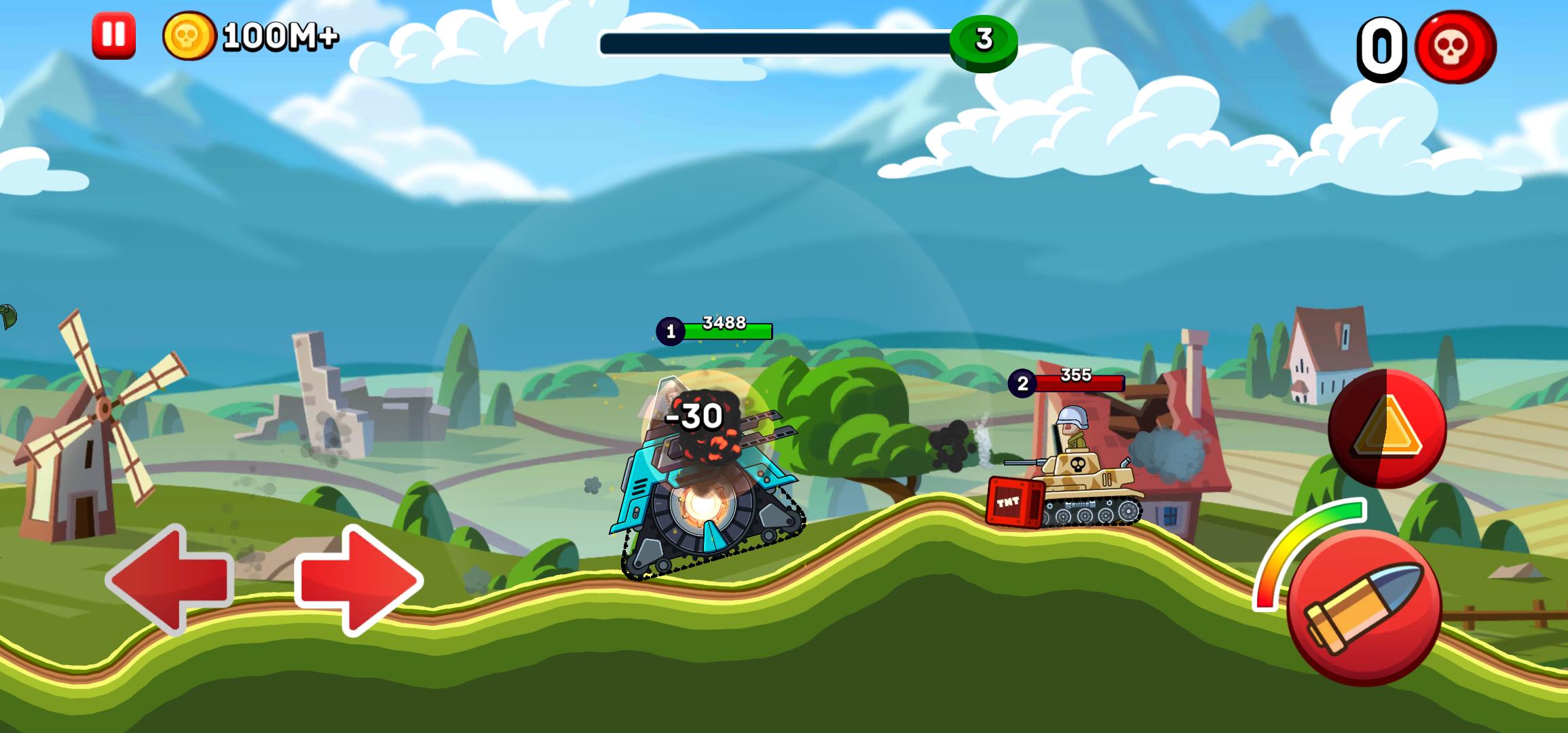
Task: Fire the cannon with the bullet button
Action: (x=1364, y=607)
